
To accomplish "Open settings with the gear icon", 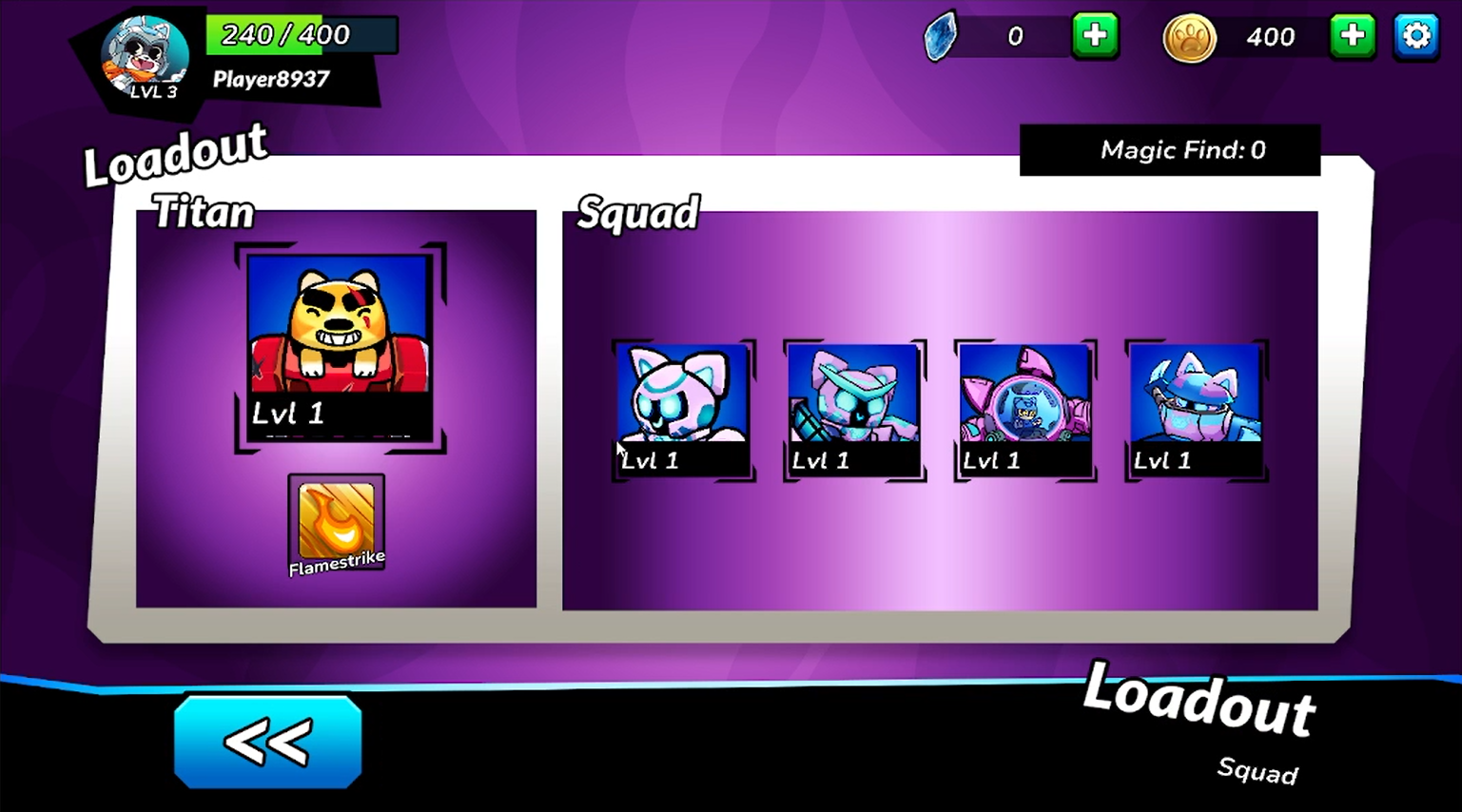I will [x=1415, y=37].
